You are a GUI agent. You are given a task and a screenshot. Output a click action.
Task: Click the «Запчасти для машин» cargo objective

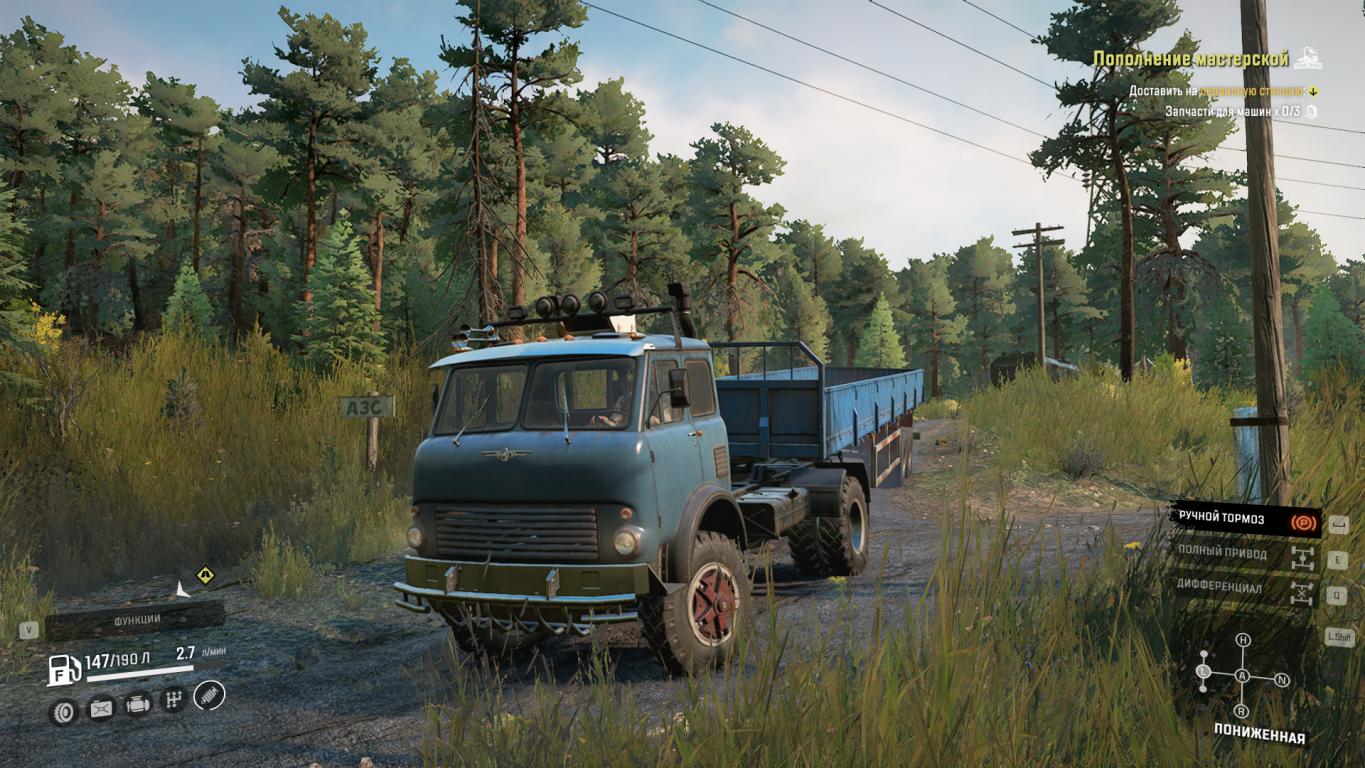pos(1231,112)
